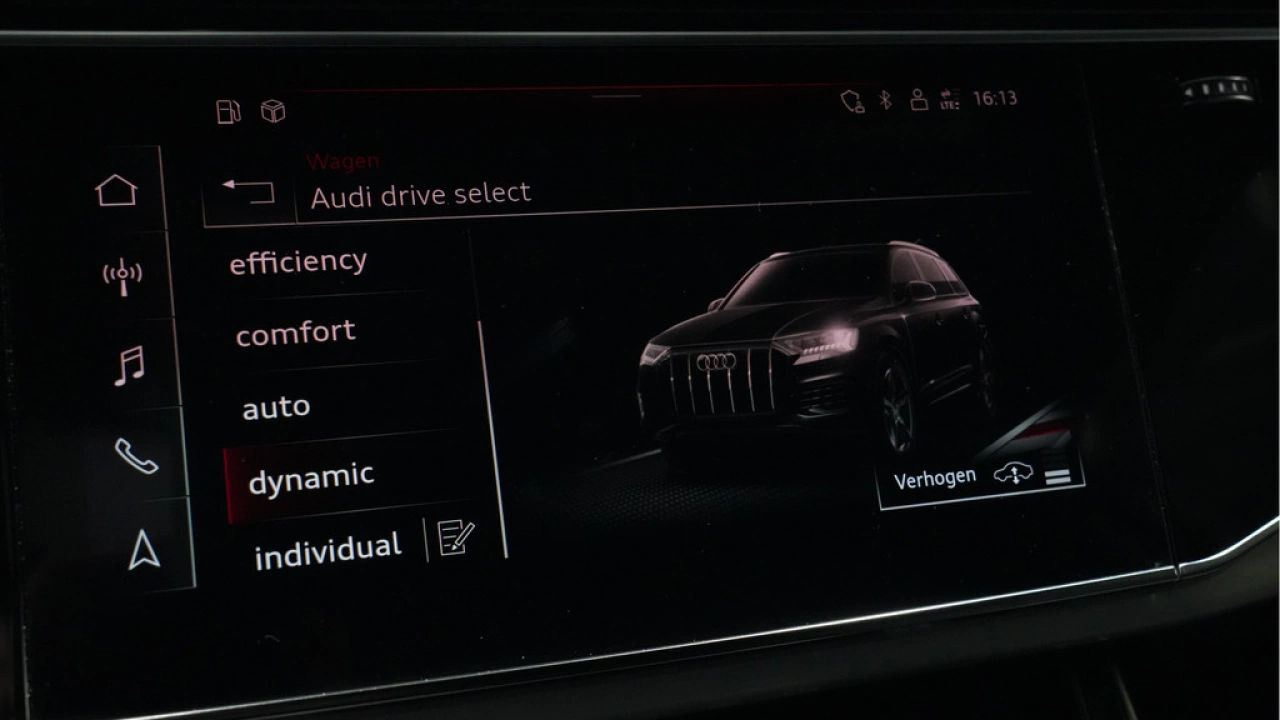
Task: Open the Home screen icon
Action: pyautogui.click(x=117, y=189)
